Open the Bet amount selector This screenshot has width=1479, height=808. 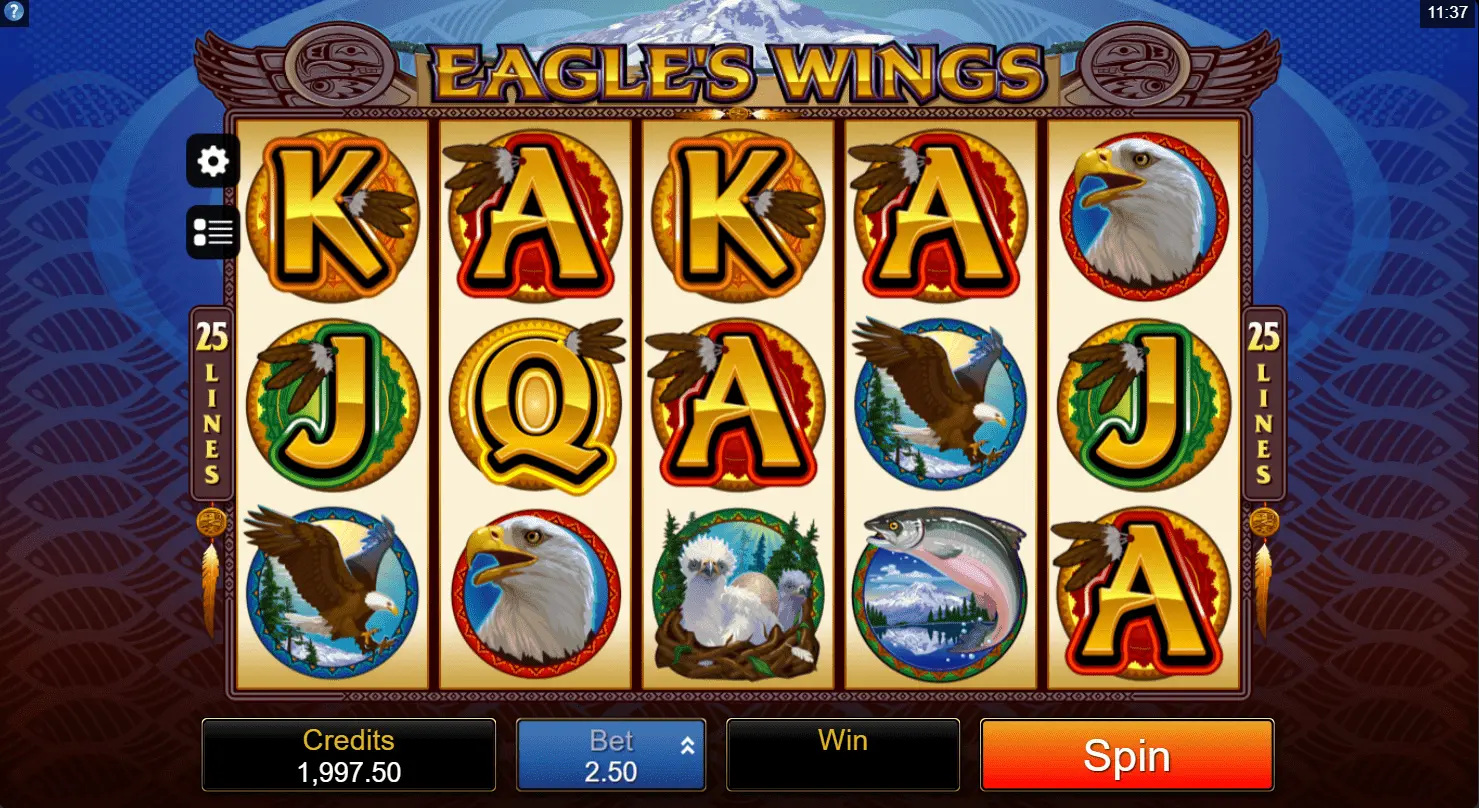point(611,756)
